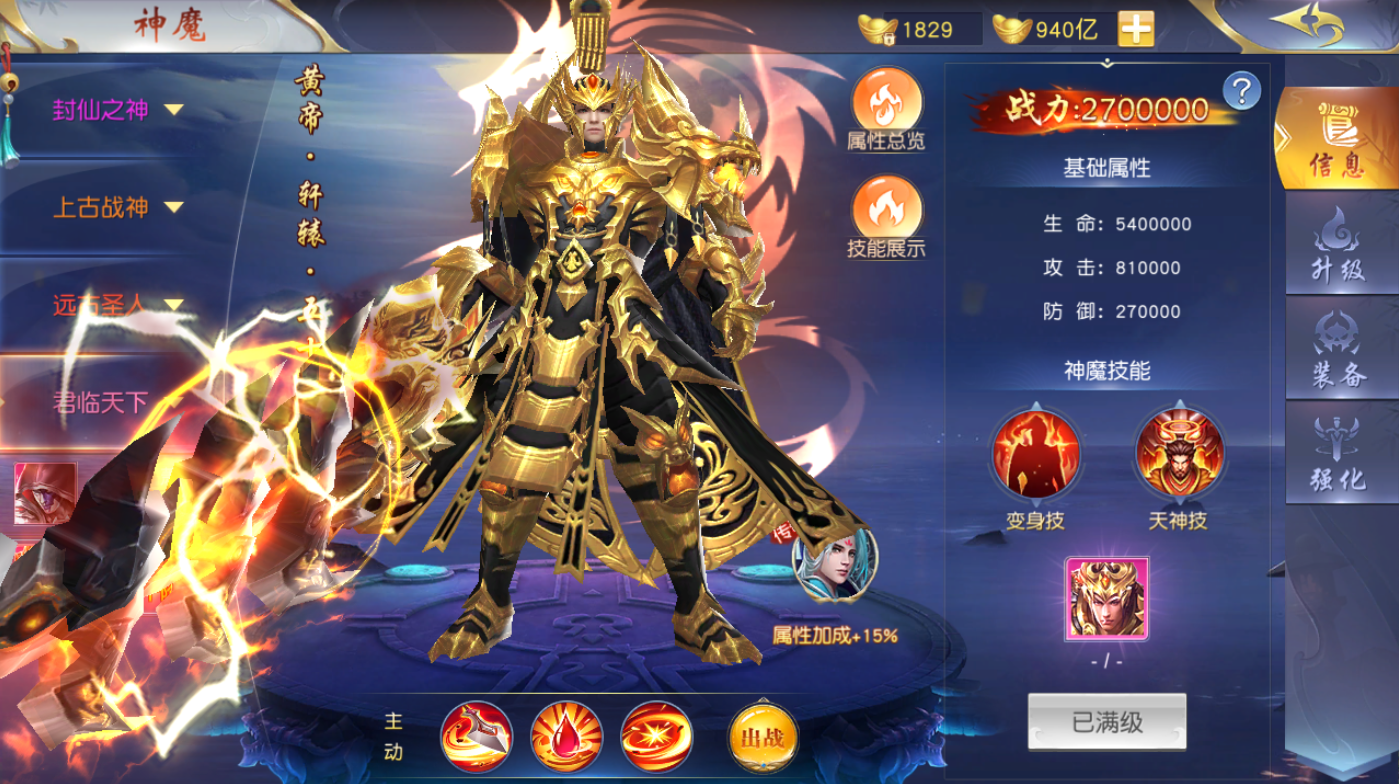Show the 技能展示 skill showcase

(x=886, y=216)
